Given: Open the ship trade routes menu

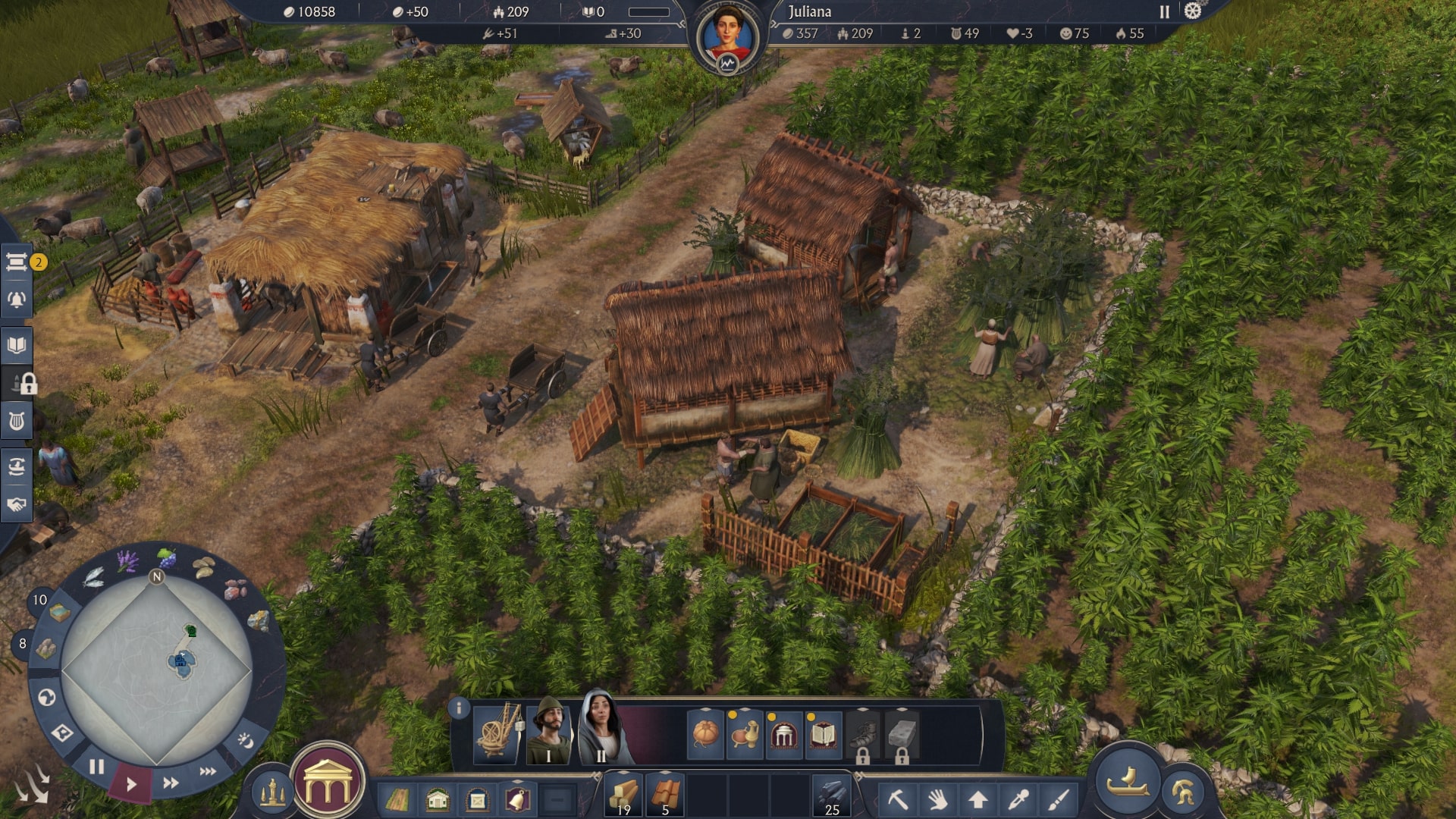Looking at the screenshot, I should 17,466.
